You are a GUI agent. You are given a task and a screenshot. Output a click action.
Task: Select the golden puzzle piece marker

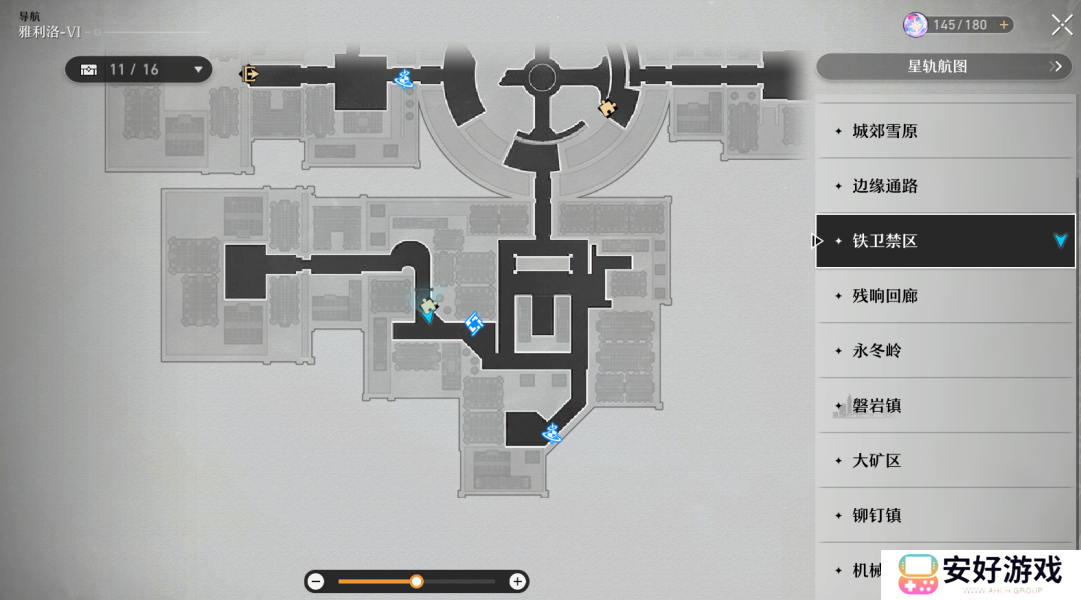click(x=607, y=107)
